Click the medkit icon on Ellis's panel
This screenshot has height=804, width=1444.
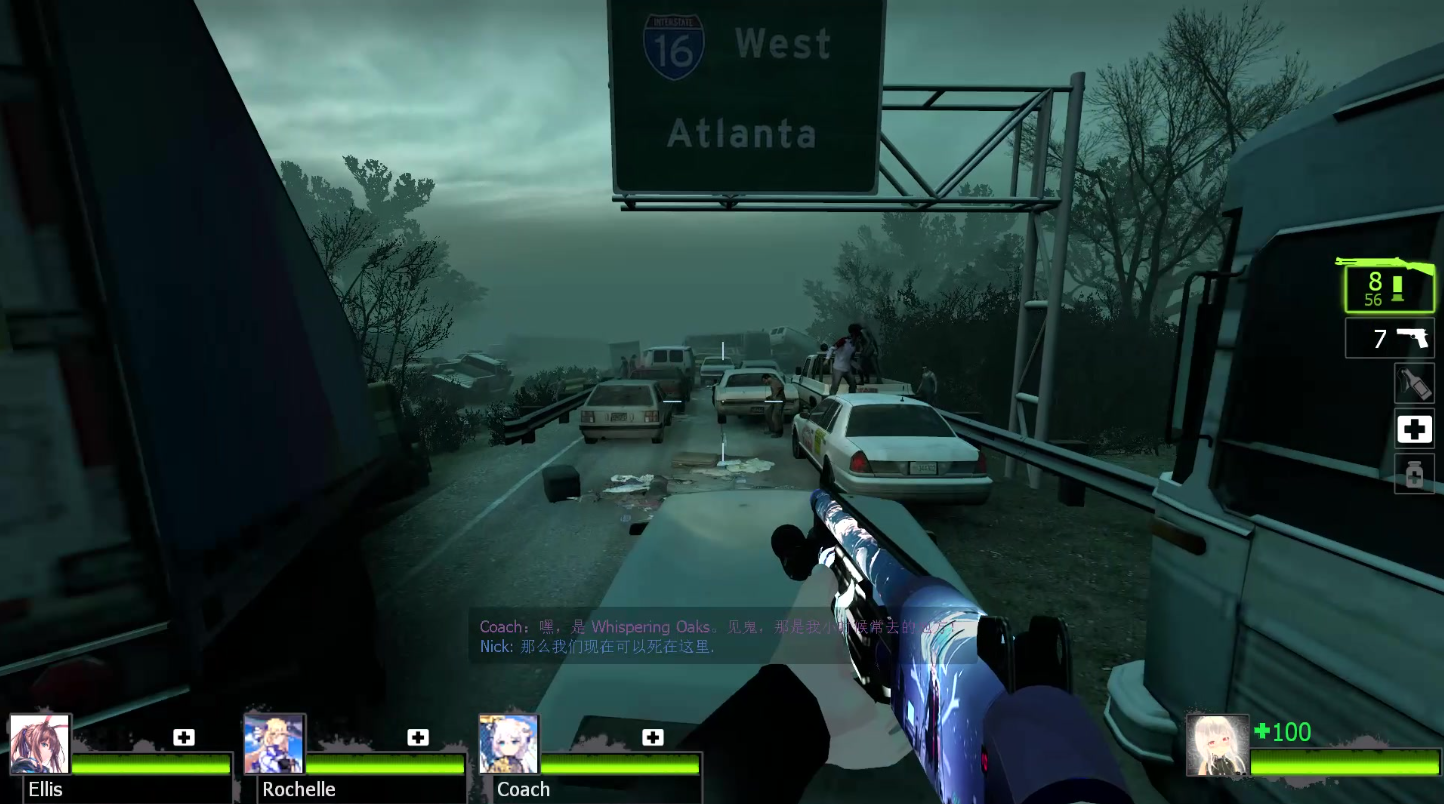(184, 738)
